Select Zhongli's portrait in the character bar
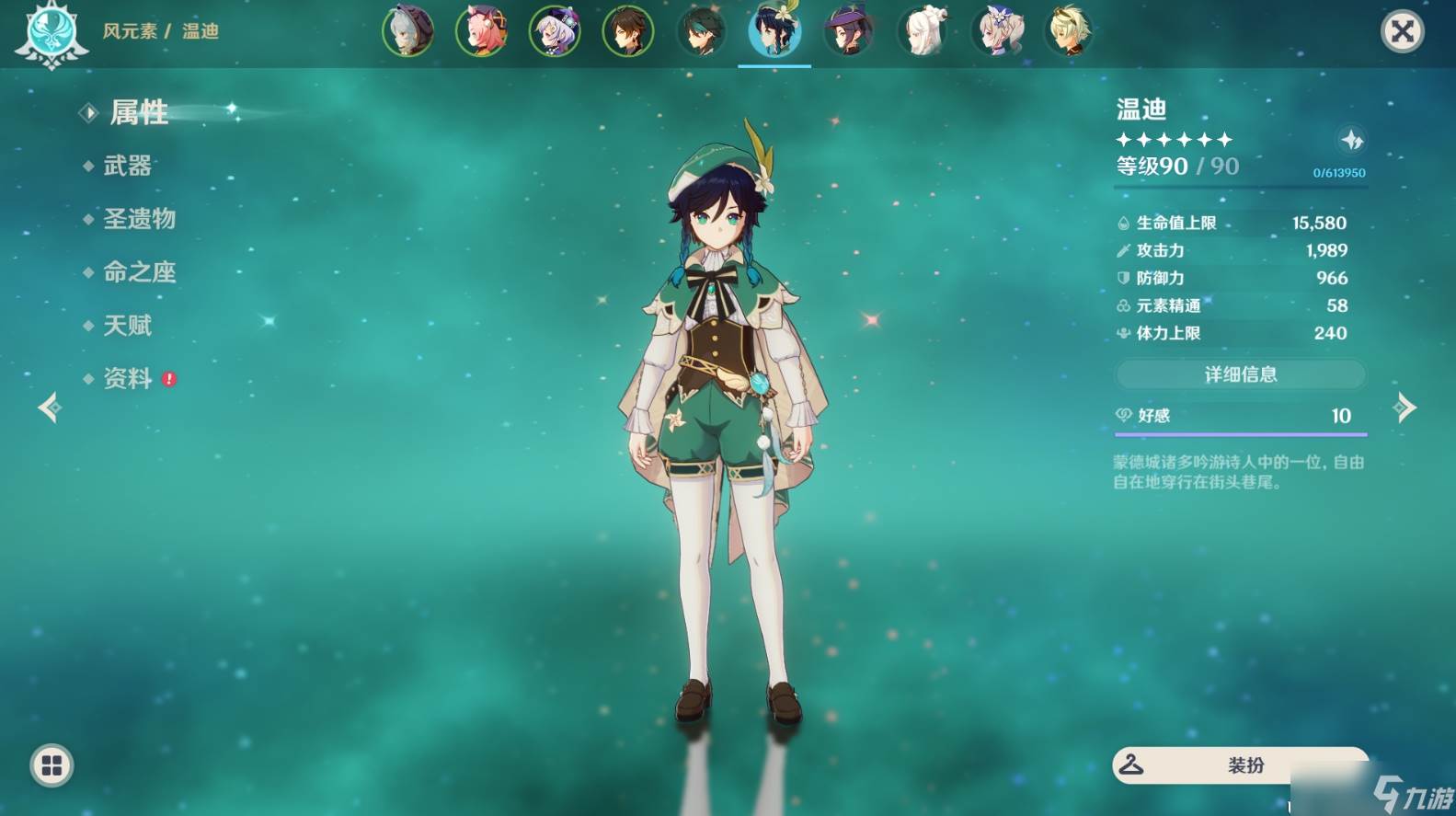Screen dimensions: 1456x816 pyautogui.click(x=627, y=31)
